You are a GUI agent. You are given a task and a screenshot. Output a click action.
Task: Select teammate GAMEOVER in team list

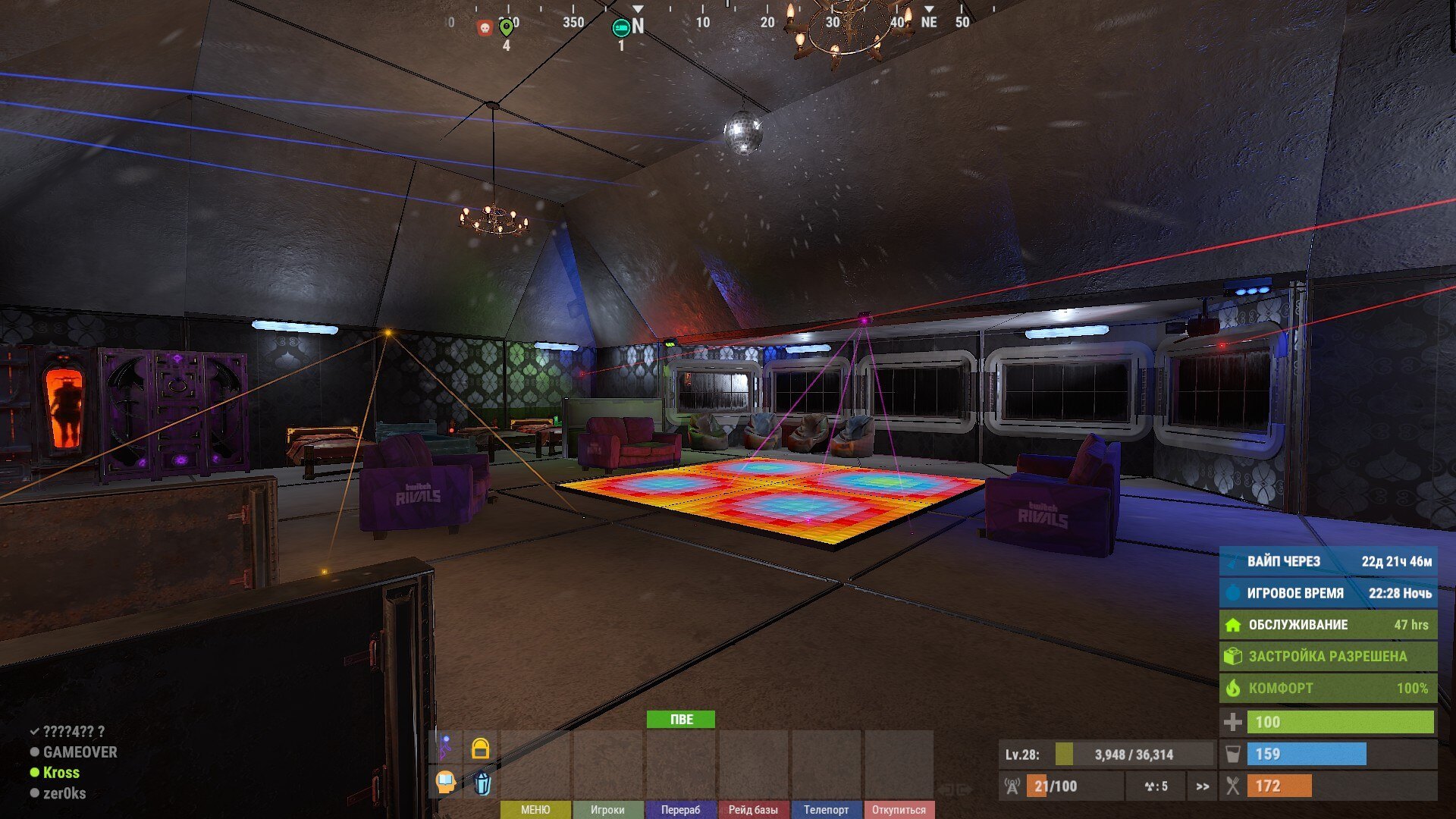[80, 752]
